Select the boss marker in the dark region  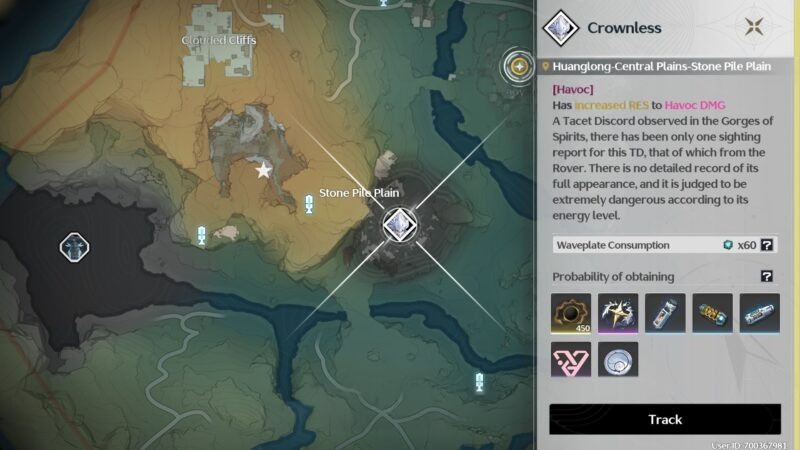pyautogui.click(x=74, y=246)
